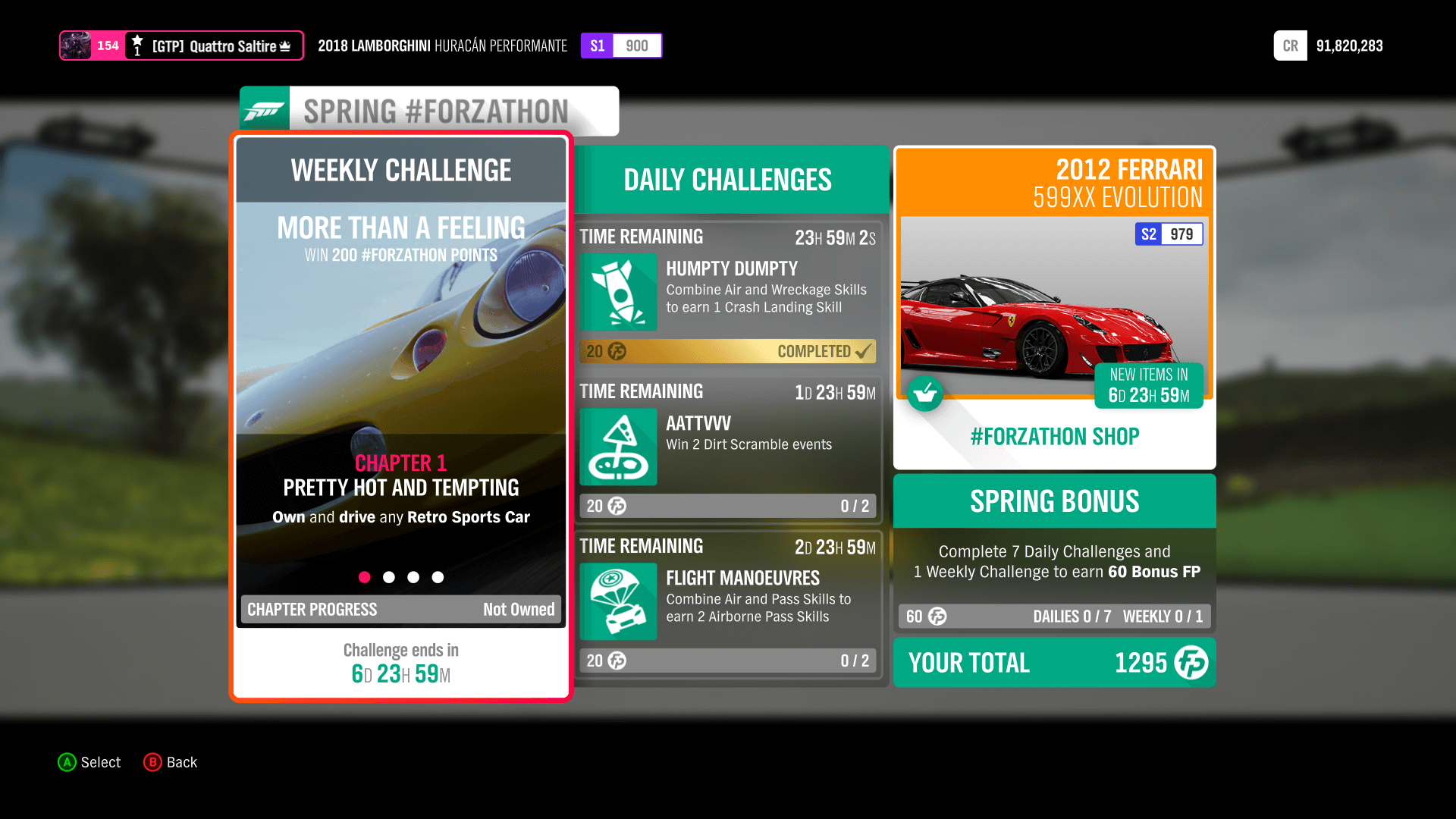Open the #Forzathon Shop link
Viewport: 1456px width, 819px height.
1054,436
